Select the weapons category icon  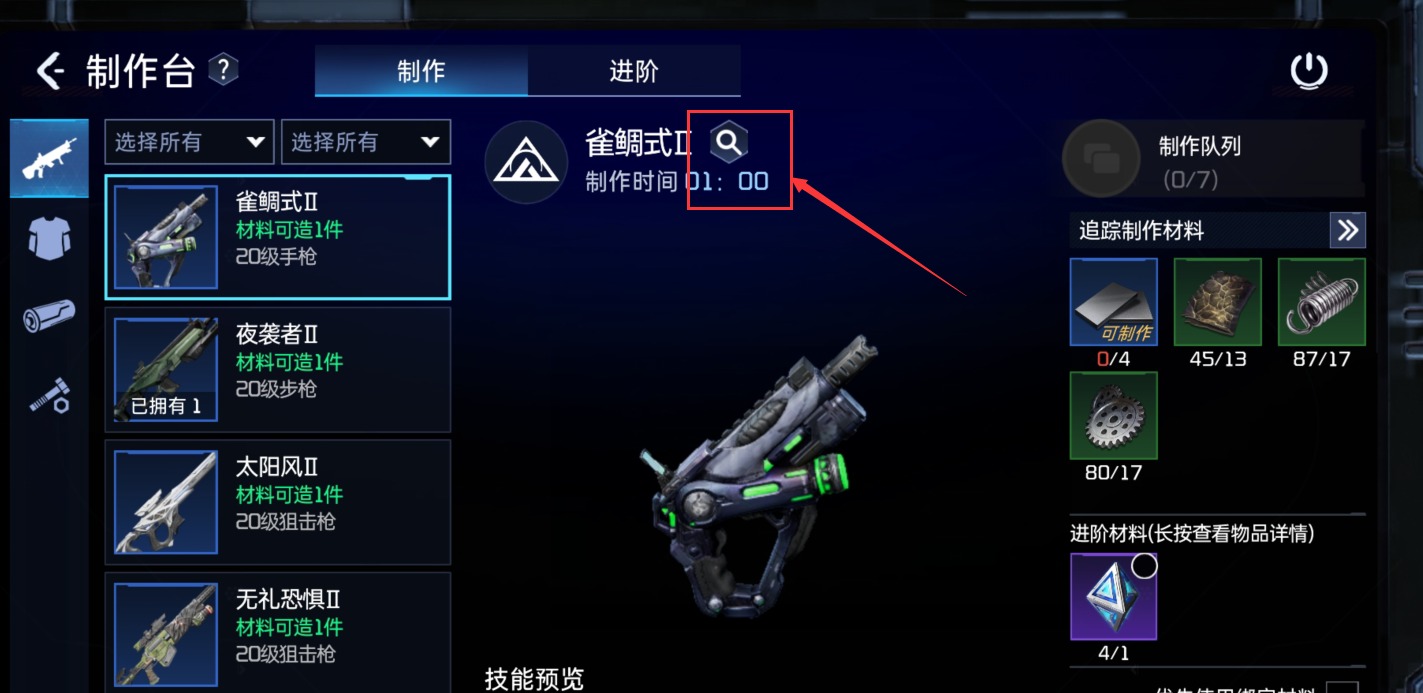point(49,158)
